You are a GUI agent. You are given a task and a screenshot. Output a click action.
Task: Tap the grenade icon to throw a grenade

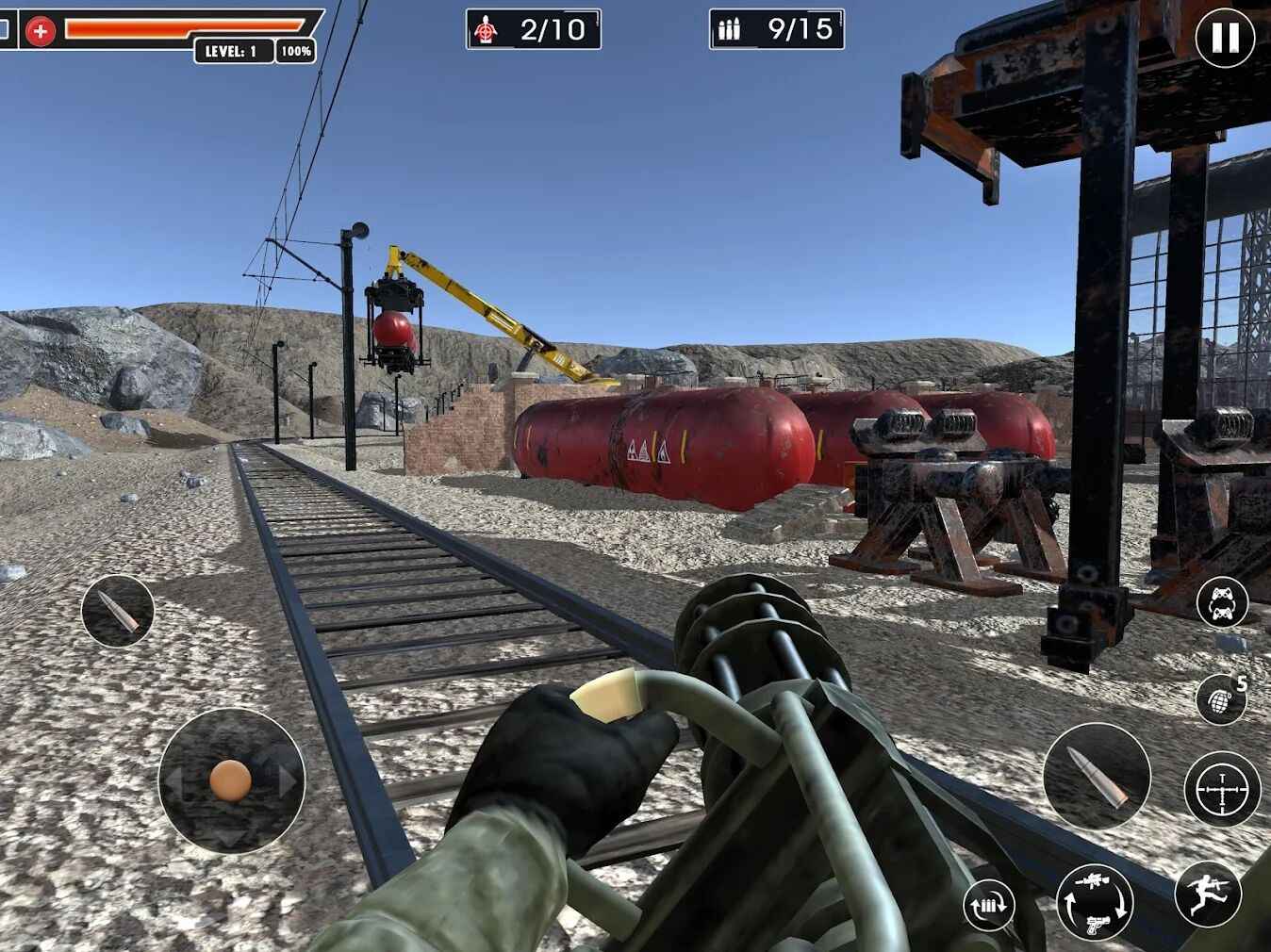coord(1223,699)
